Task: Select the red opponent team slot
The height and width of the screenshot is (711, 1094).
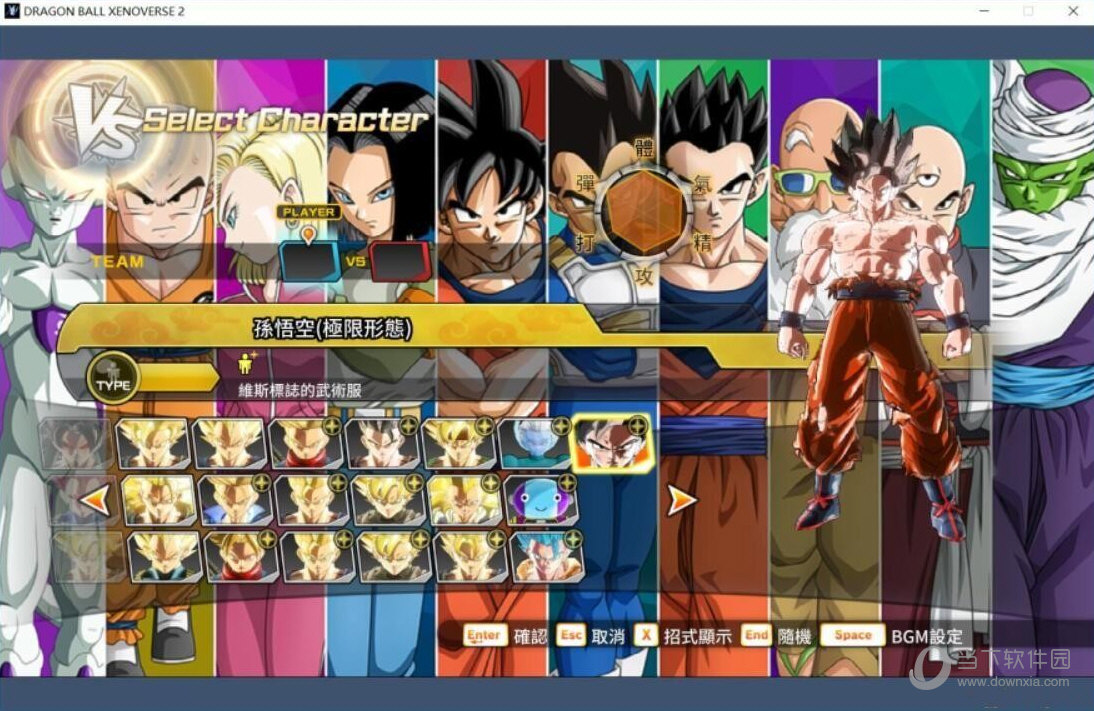Action: click(400, 261)
